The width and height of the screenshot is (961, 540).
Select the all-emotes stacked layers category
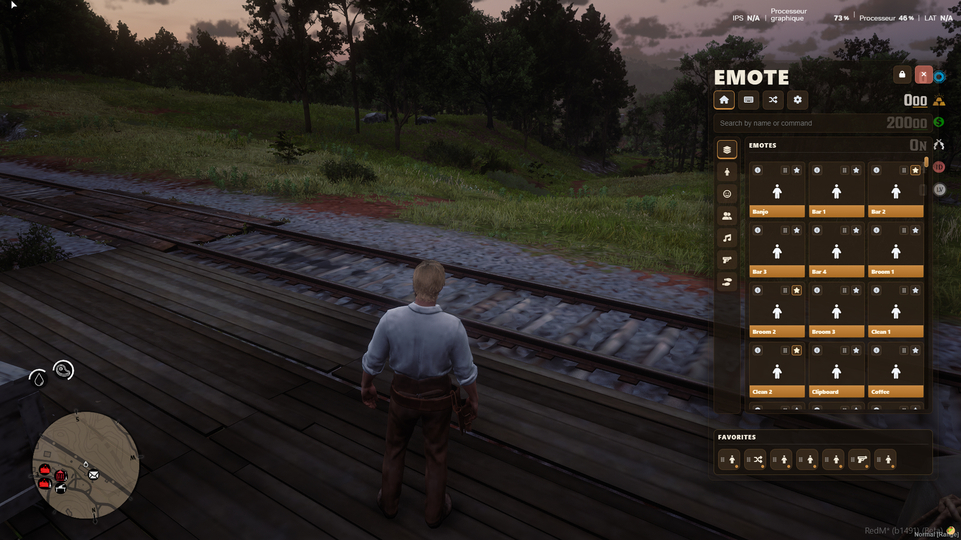[727, 150]
